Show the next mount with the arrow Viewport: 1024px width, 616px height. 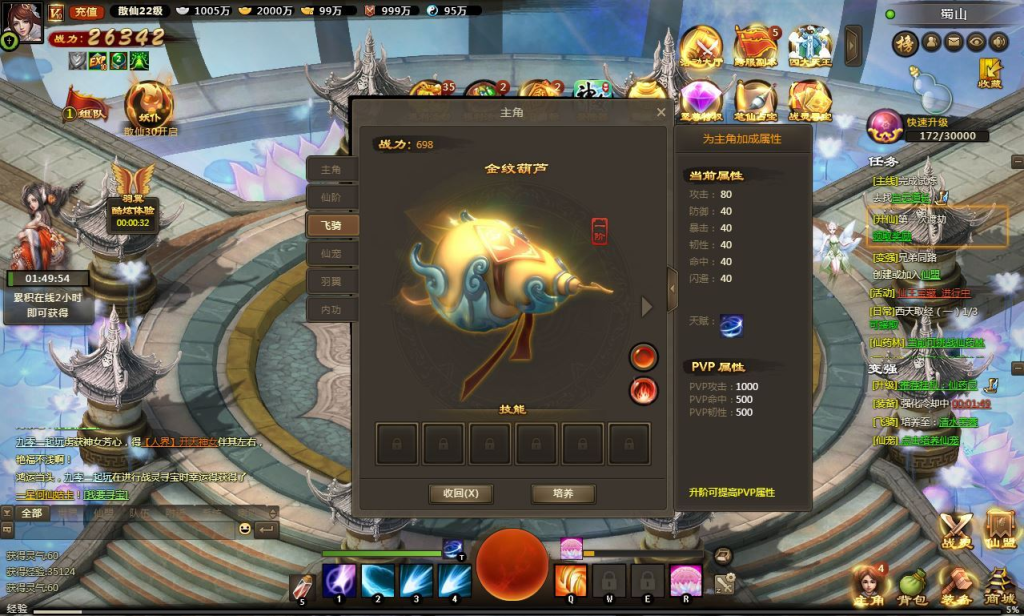pyautogui.click(x=646, y=307)
